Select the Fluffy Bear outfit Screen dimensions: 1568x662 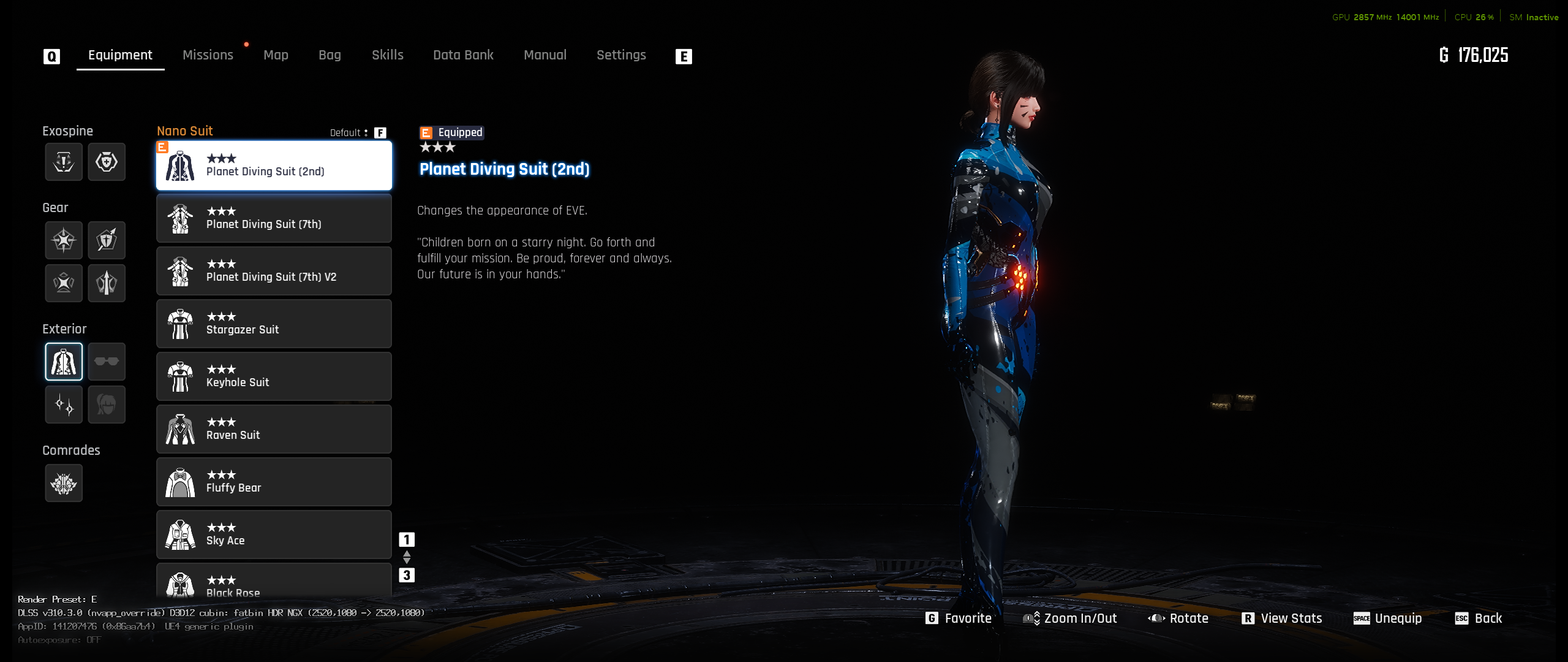tap(274, 482)
